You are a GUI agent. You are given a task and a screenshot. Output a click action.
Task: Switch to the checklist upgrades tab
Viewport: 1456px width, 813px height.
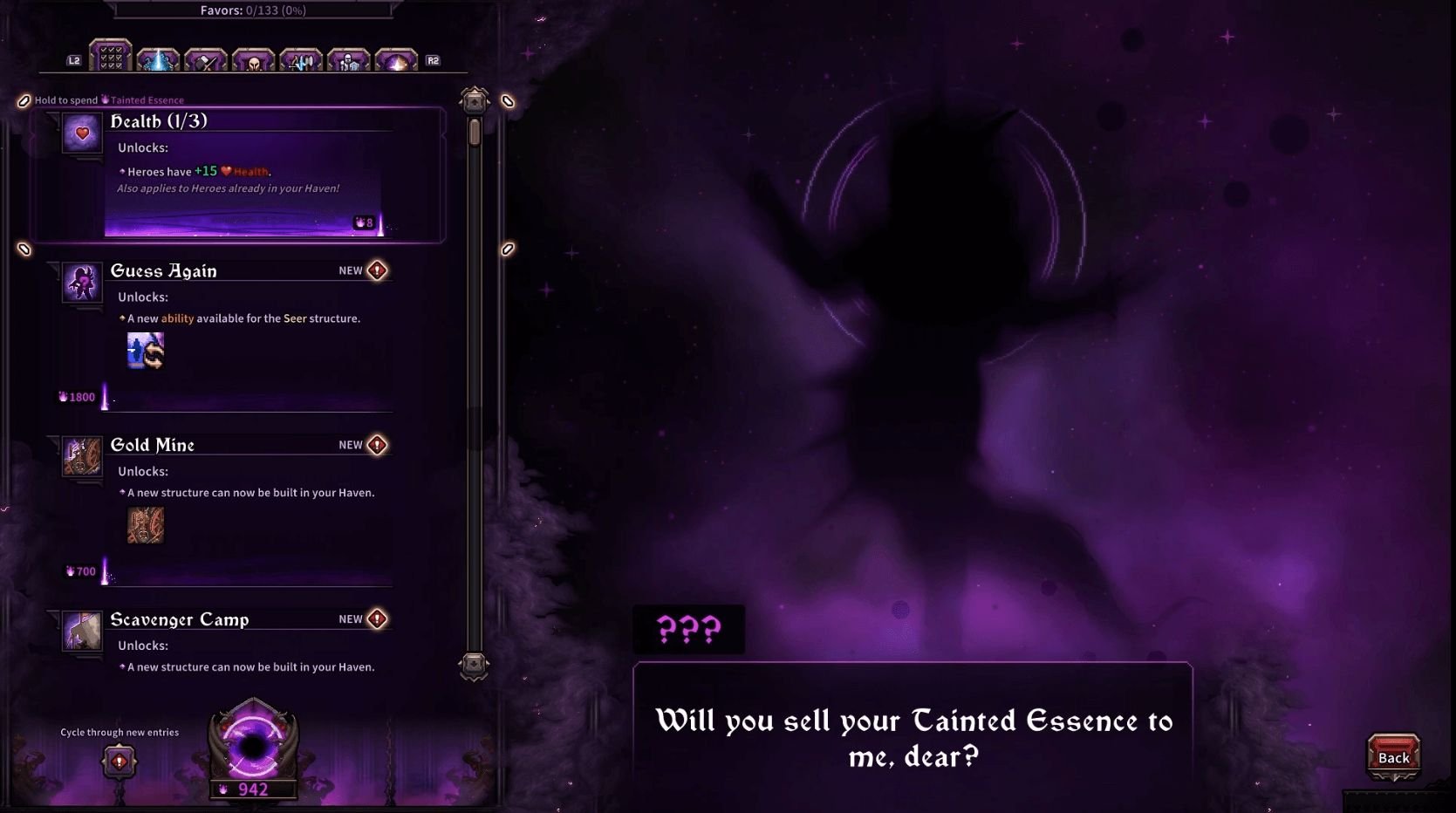[x=112, y=59]
